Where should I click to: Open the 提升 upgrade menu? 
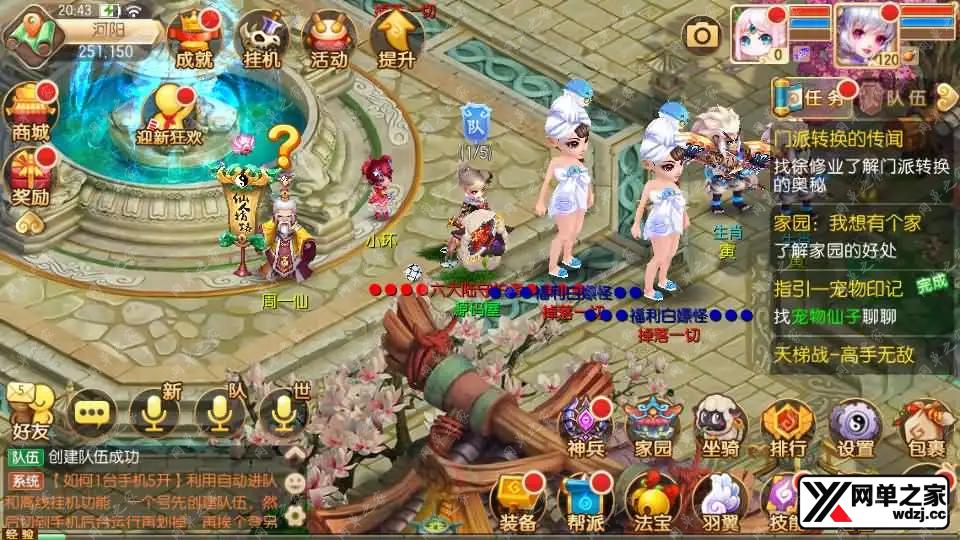point(396,40)
